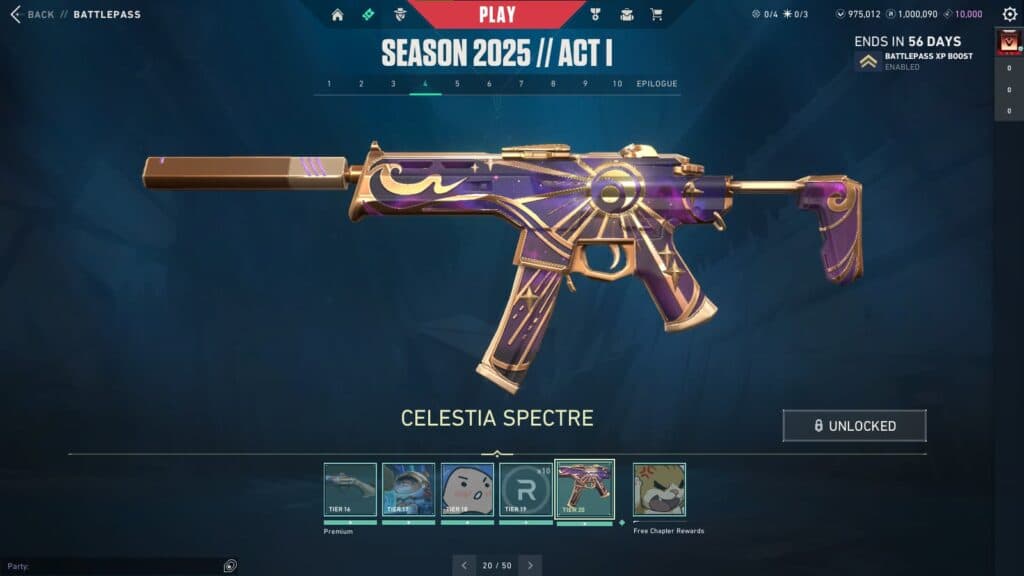The height and width of the screenshot is (576, 1024).
Task: Go back from the Battlepass screen
Action: (x=32, y=15)
